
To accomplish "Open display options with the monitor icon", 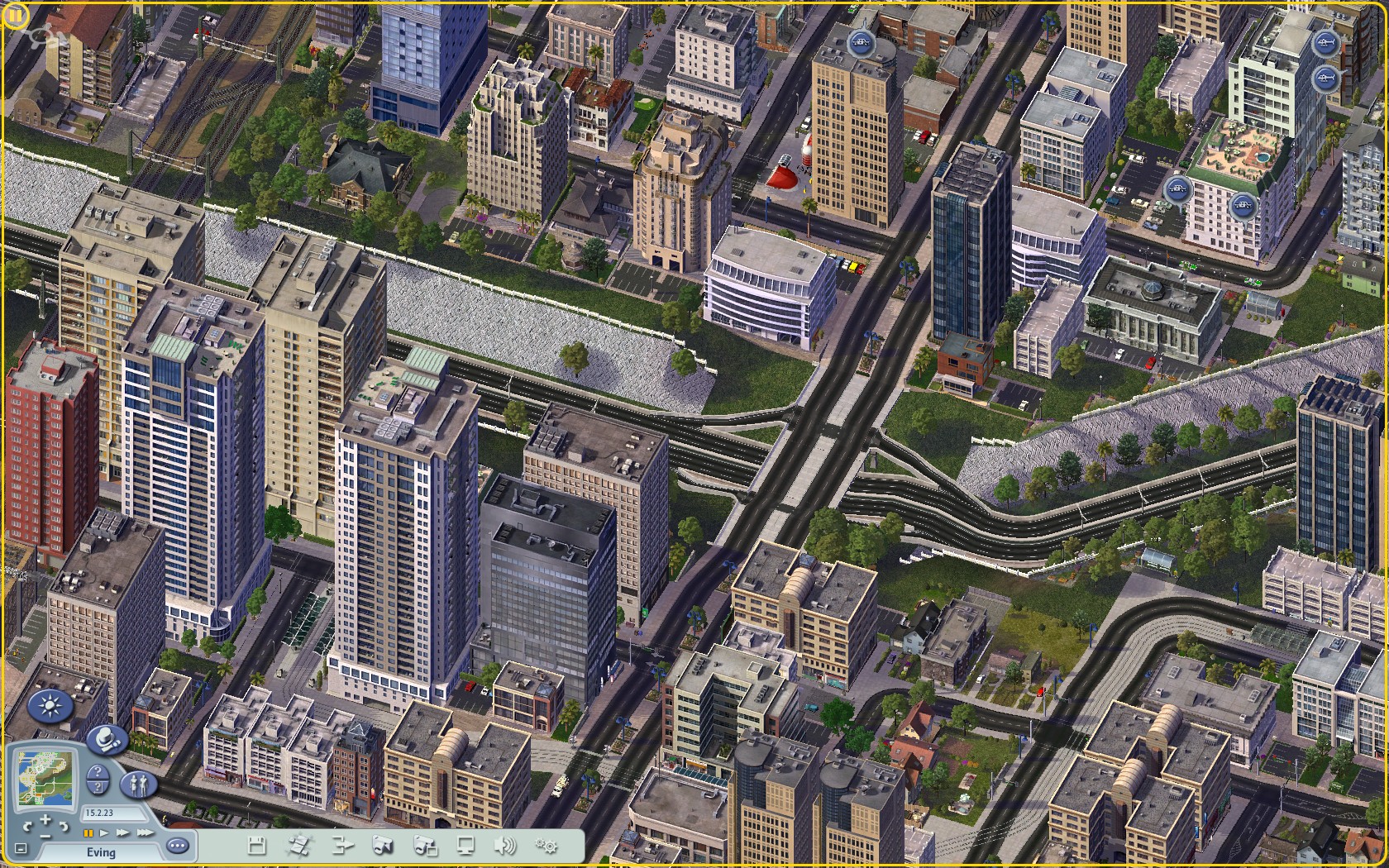I will pos(465,845).
